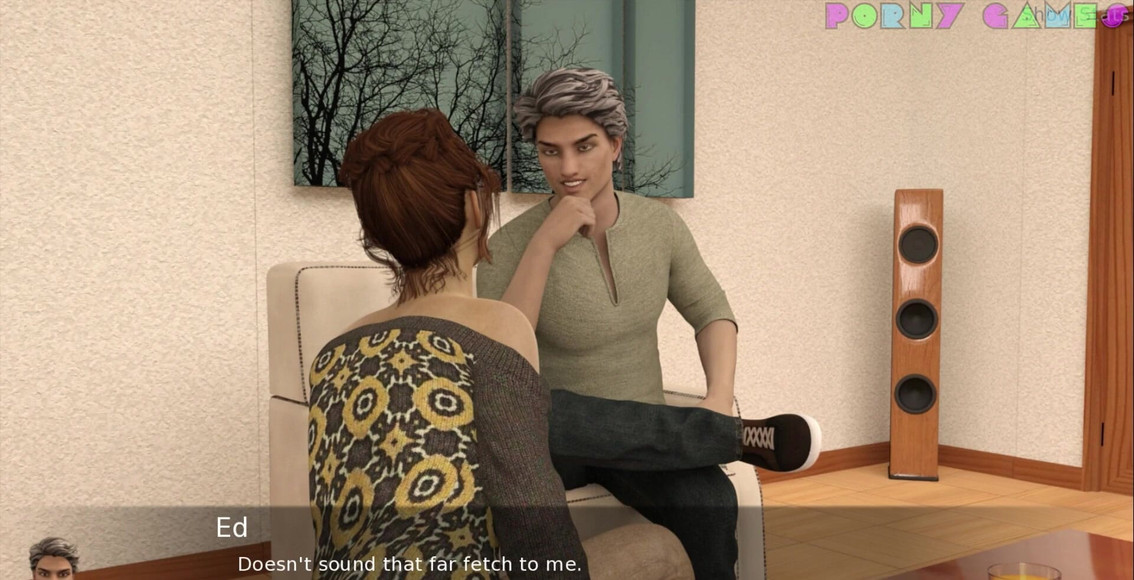1134x580 pixels.
Task: Advance Ed's dialogue by clicking the text box
Action: pos(566,547)
